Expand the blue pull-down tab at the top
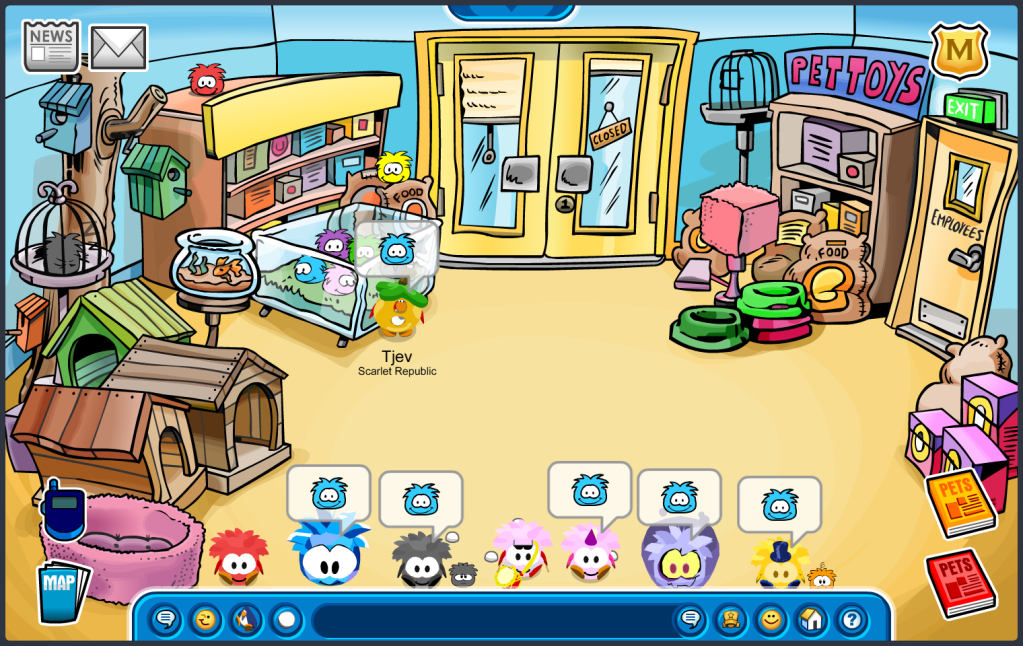Screen dimensions: 1023x646 pyautogui.click(x=511, y=10)
